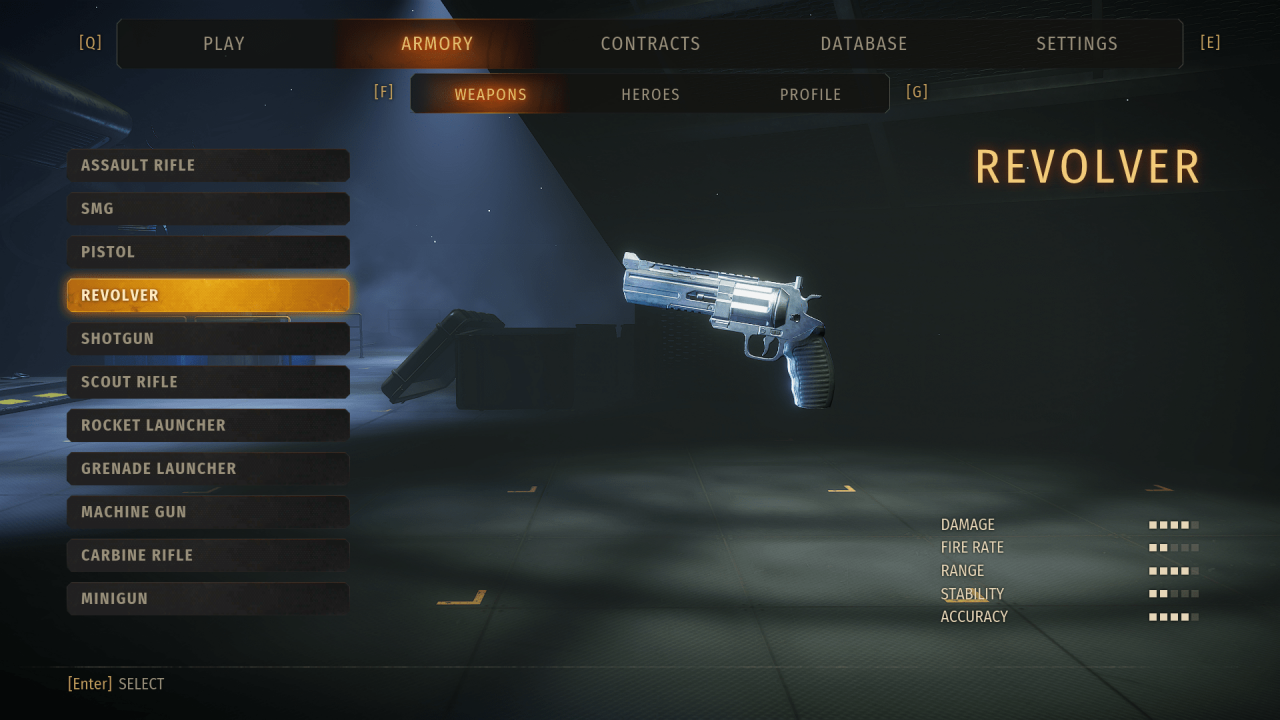Open the Armory tab
The height and width of the screenshot is (720, 1280).
pyautogui.click(x=437, y=44)
